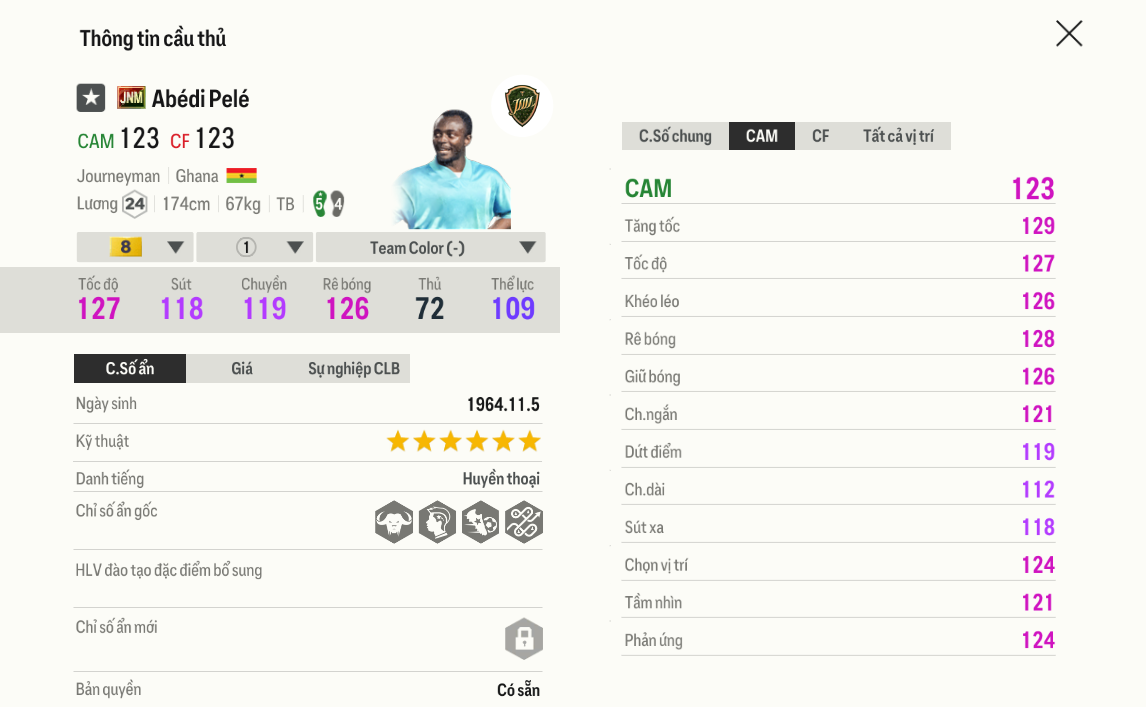This screenshot has height=707, width=1146.
Task: Select the C.Số ẩn tab
Action: coord(130,369)
